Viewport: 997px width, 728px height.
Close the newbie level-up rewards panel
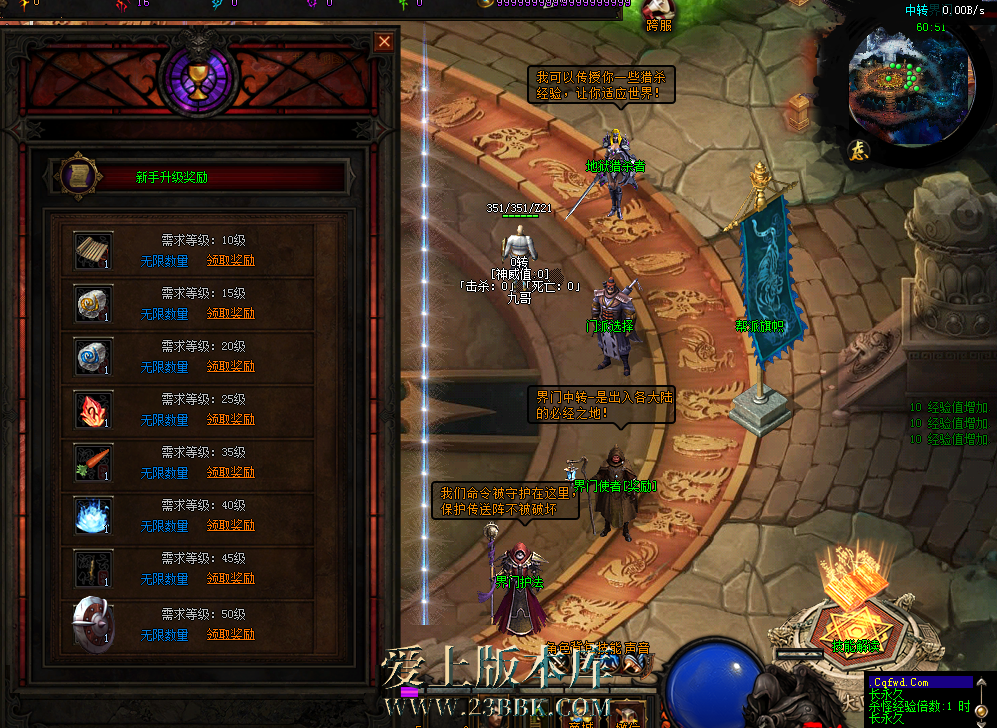coord(383,42)
